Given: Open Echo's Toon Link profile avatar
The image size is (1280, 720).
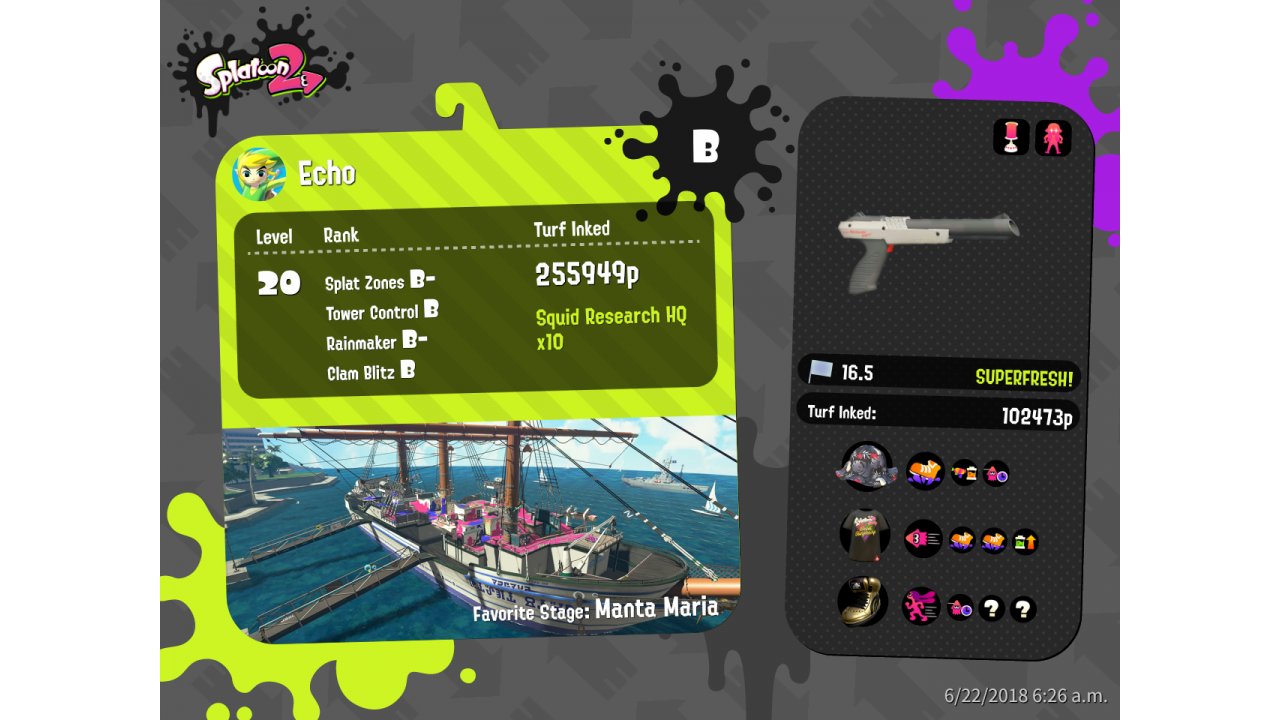Looking at the screenshot, I should [259, 174].
